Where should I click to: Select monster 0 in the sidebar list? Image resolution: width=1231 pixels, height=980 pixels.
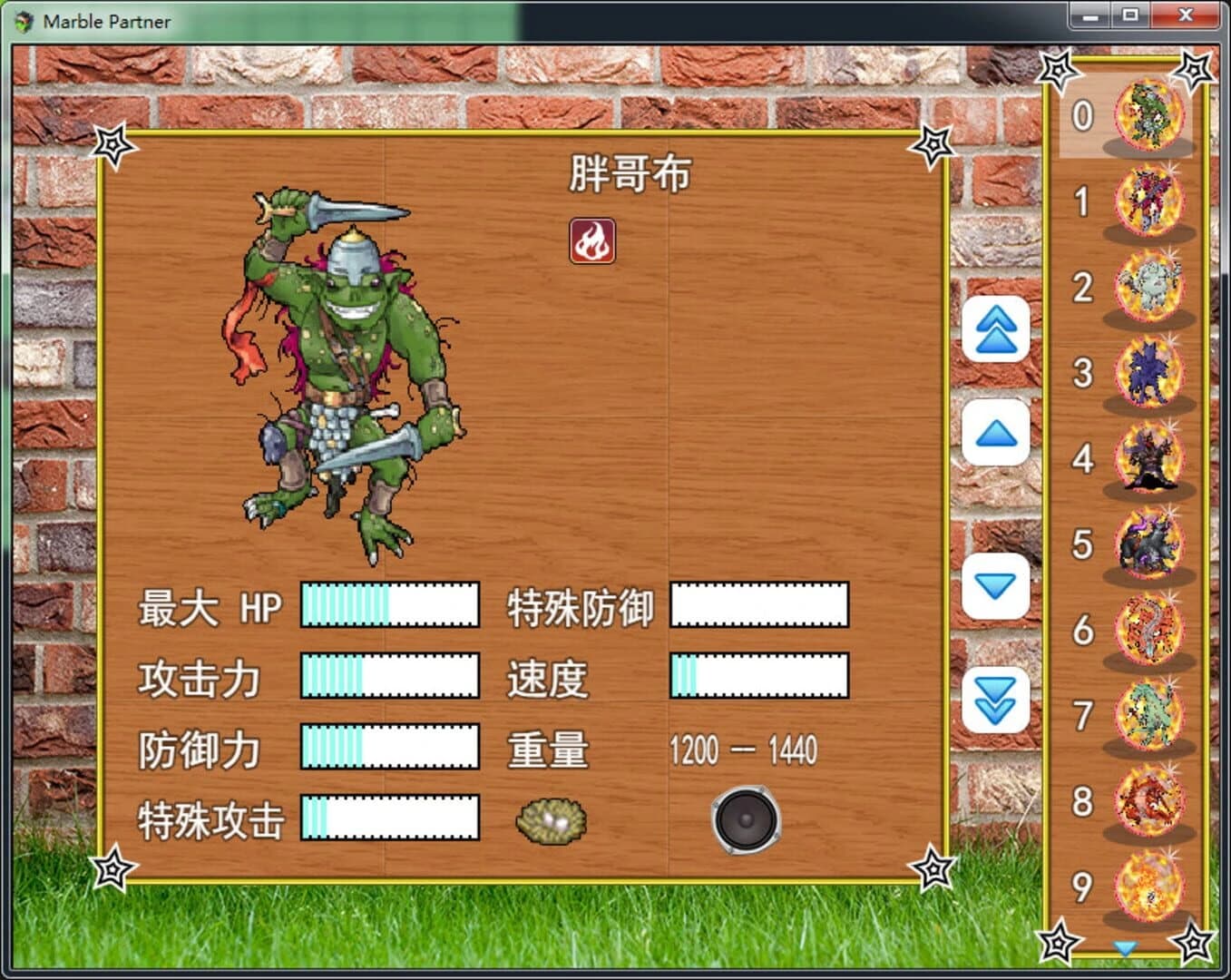1148,116
